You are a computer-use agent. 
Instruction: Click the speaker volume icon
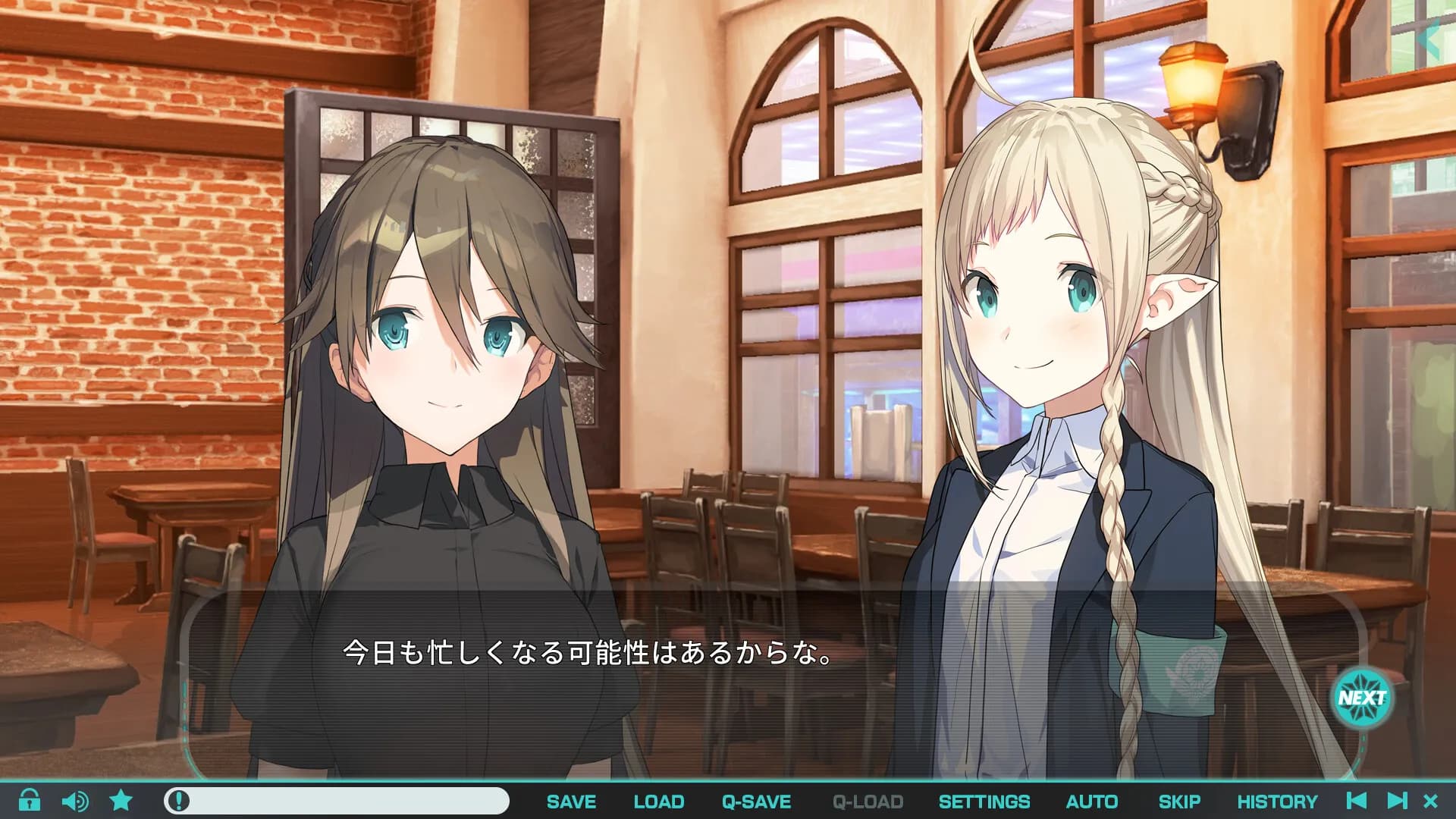(74, 801)
